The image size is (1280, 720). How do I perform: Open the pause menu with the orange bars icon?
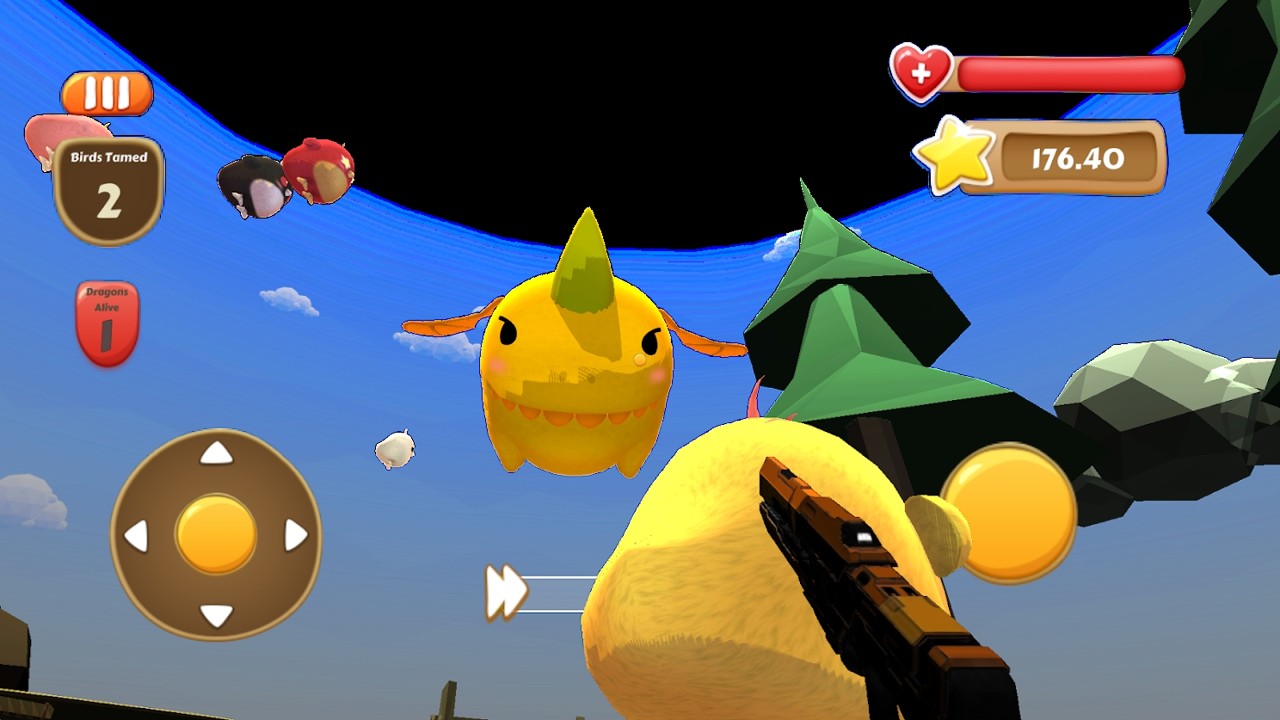point(107,93)
